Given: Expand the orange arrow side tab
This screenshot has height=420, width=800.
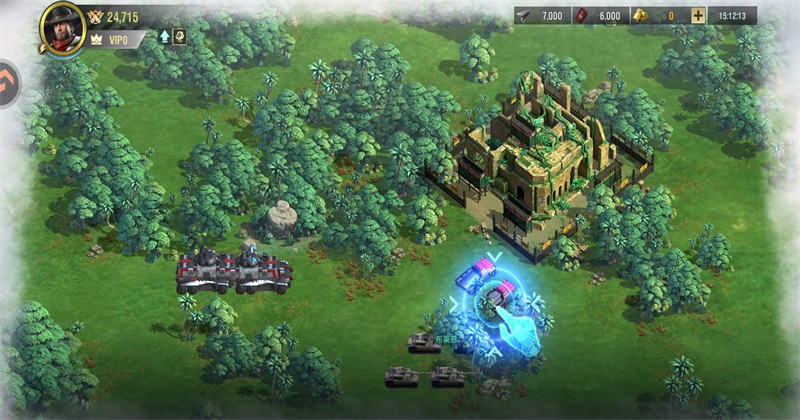Looking at the screenshot, I should coord(8,76).
